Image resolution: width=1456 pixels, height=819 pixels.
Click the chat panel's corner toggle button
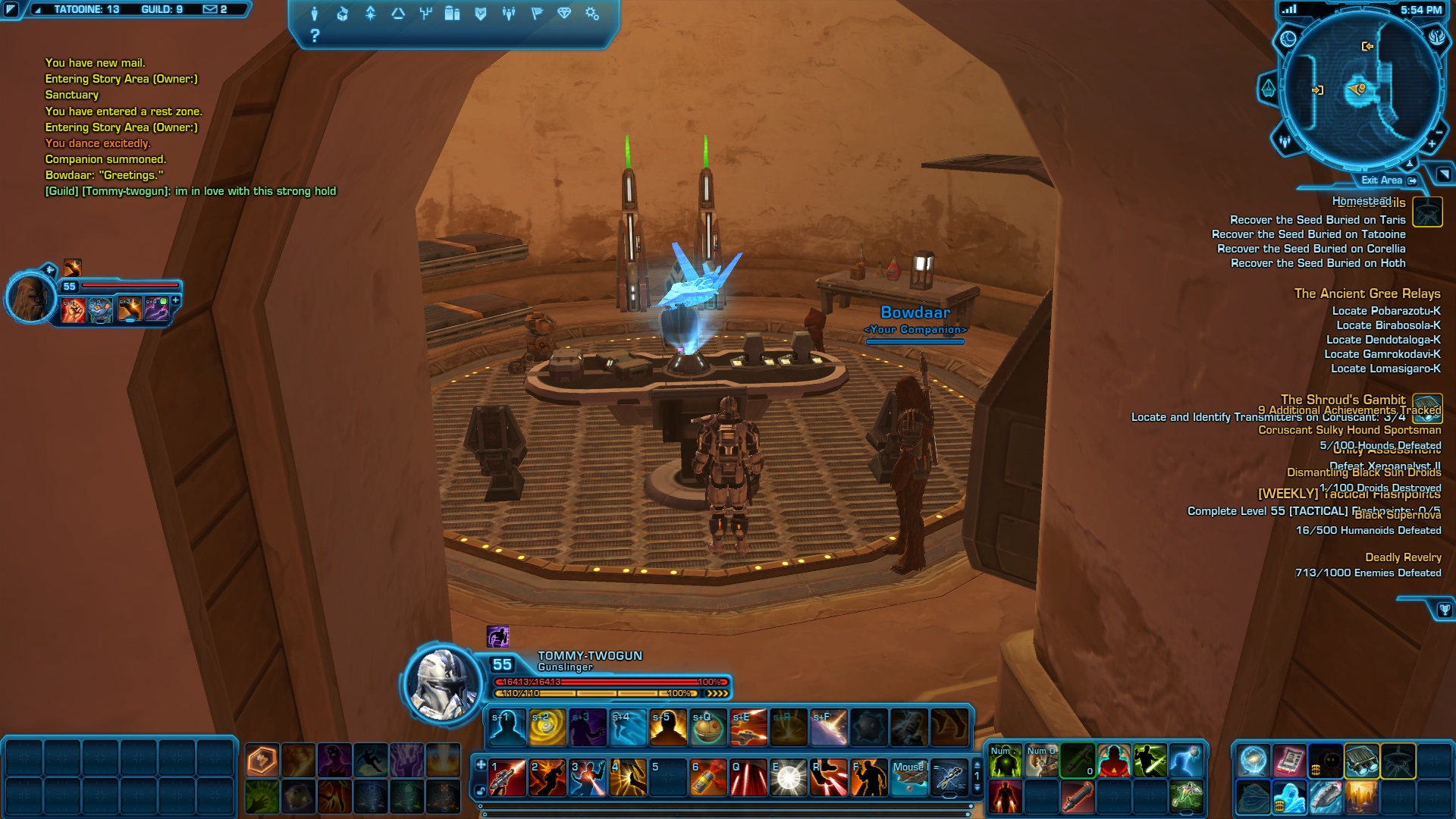click(11, 10)
